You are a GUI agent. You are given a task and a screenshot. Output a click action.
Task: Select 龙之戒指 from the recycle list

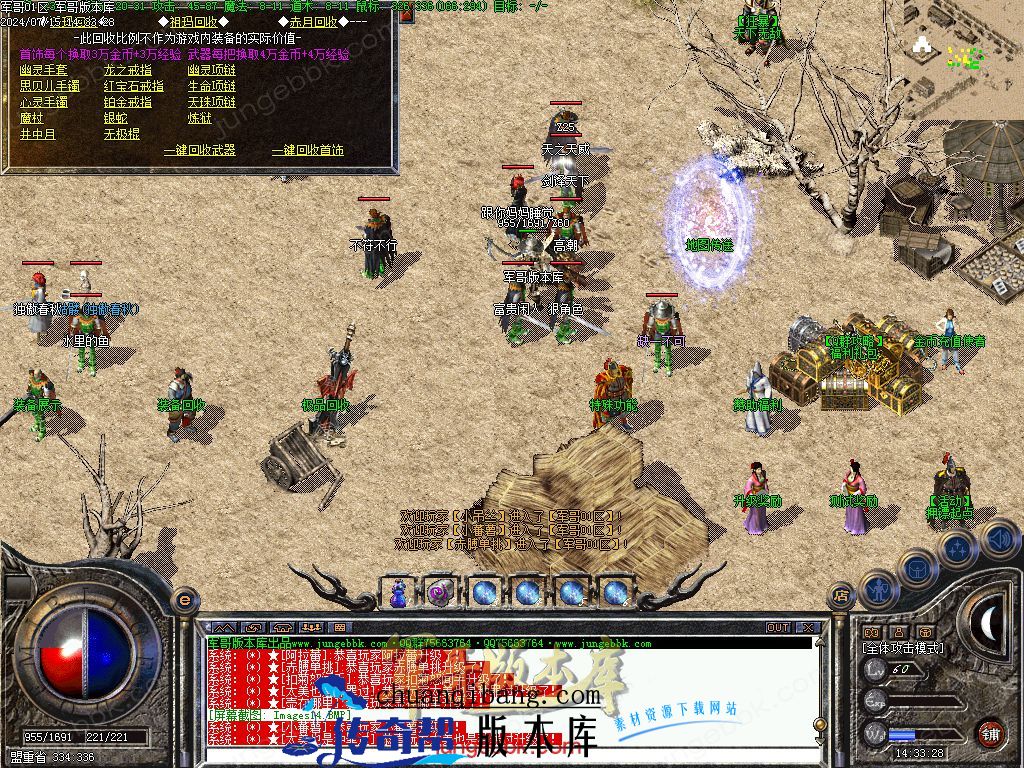[128, 70]
